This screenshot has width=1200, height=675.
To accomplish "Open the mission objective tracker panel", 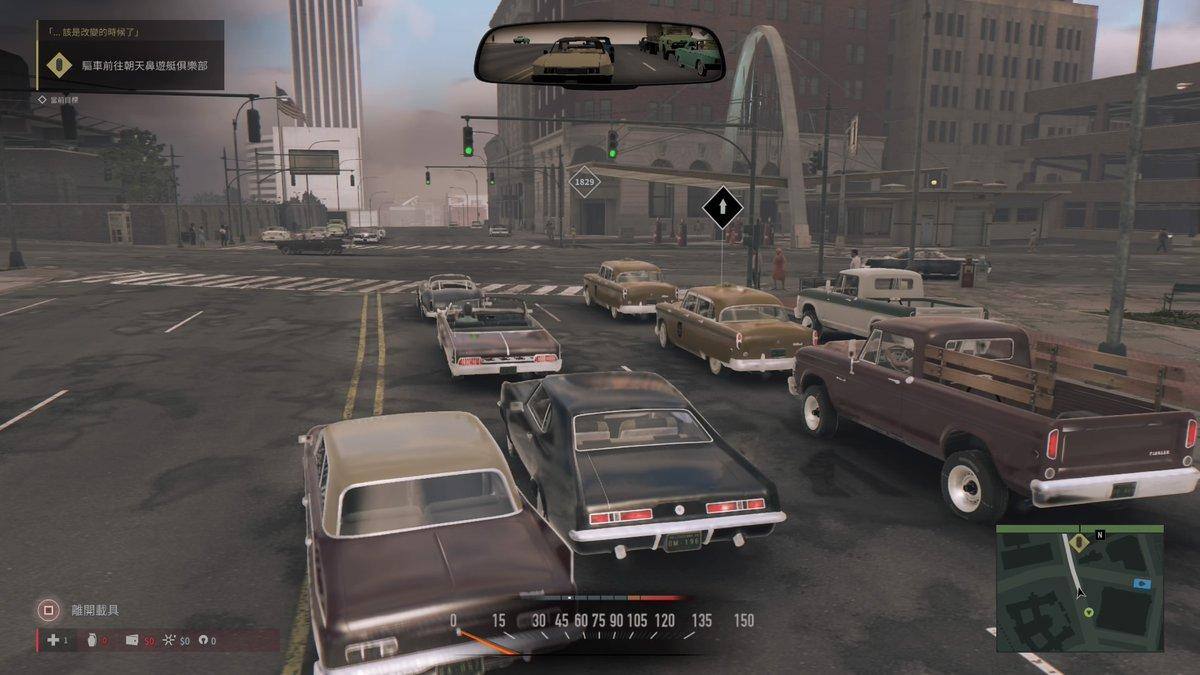I will point(130,56).
